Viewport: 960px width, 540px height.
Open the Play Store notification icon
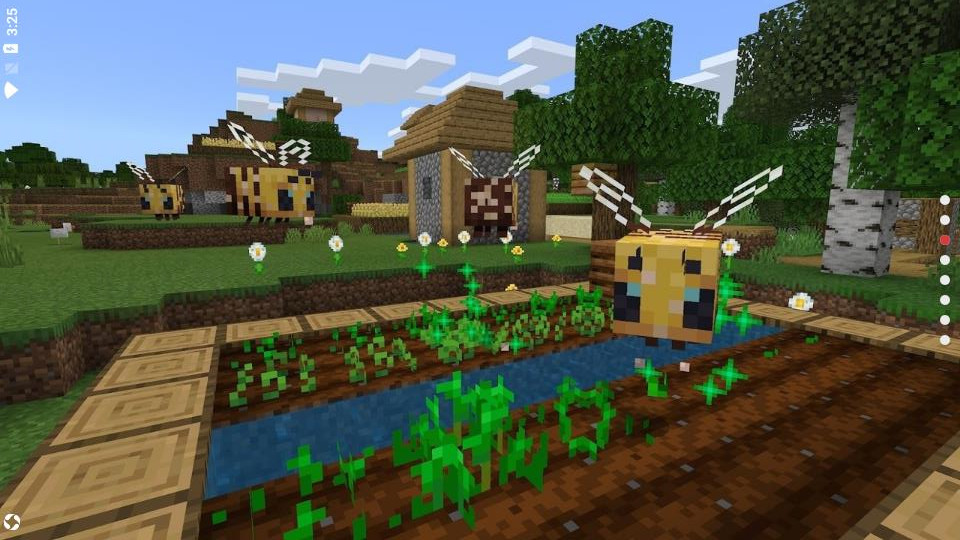pos(11,90)
